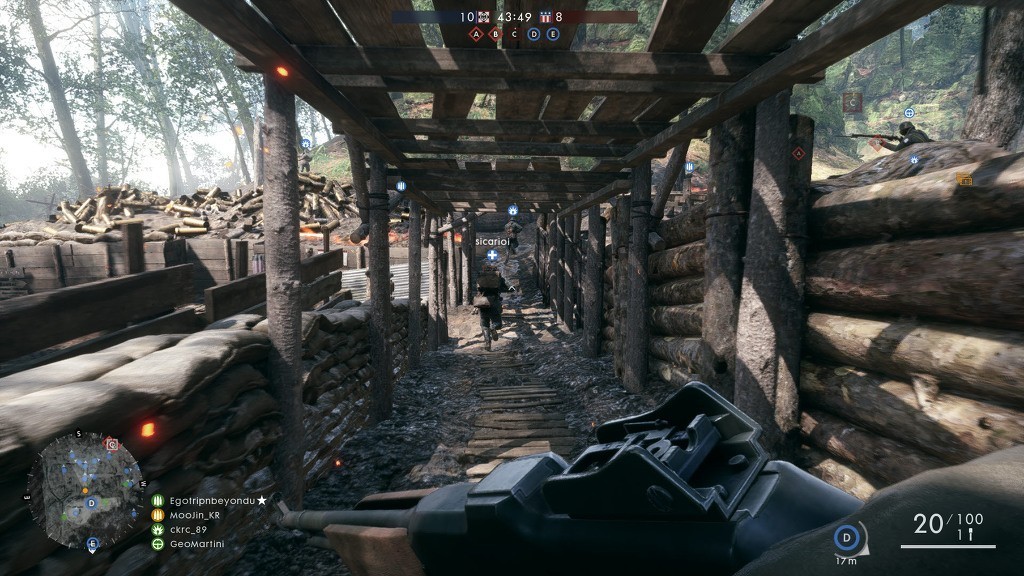Click the objective E marker on minimap
Screen dimensions: 1024x576
coord(92,544)
